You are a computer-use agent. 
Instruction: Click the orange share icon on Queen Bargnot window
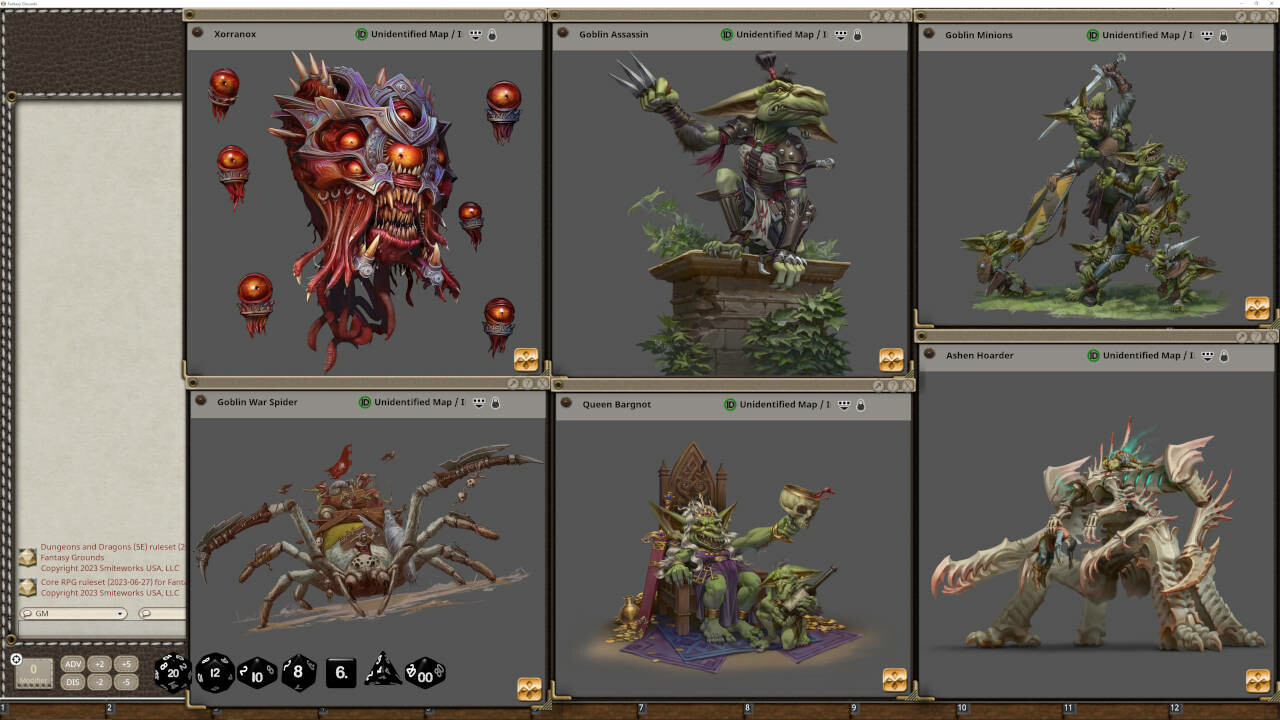tap(894, 678)
